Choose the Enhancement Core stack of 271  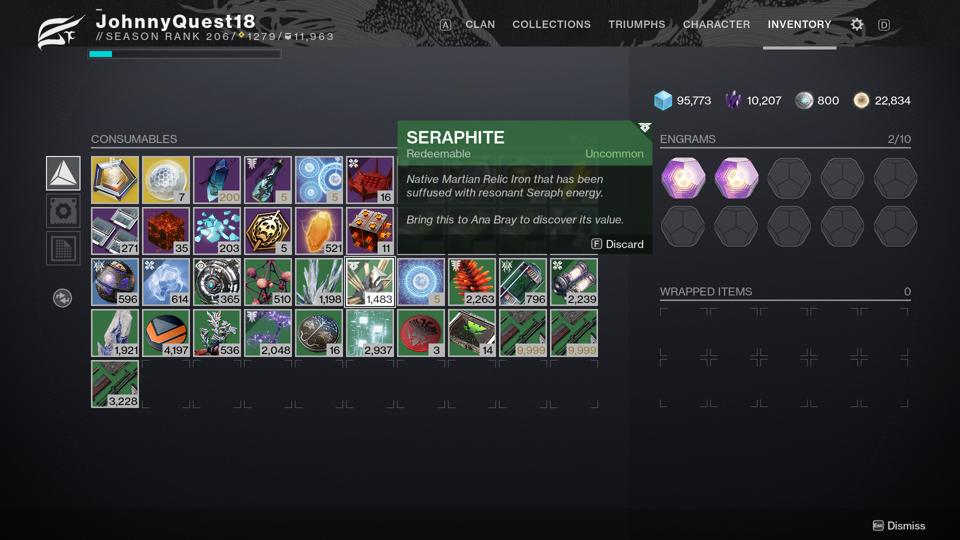pyautogui.click(x=115, y=231)
